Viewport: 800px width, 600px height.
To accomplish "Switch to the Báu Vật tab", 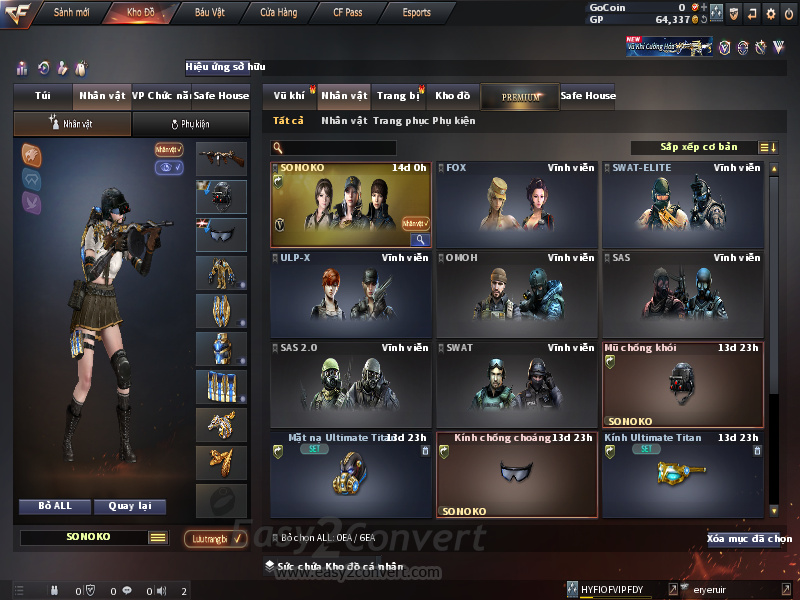I will 209,13.
